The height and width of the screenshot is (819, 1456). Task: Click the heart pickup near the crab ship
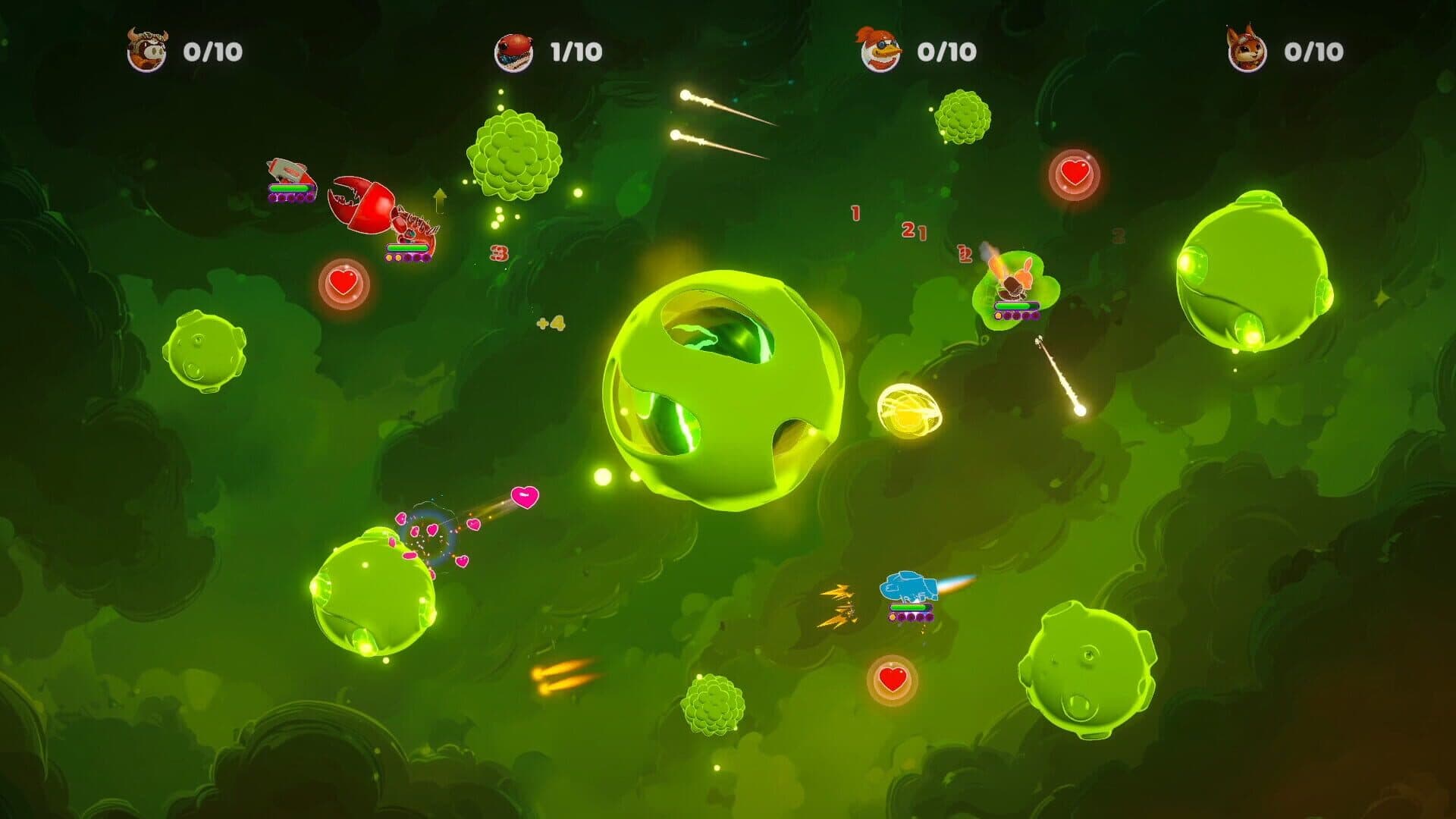click(x=344, y=282)
